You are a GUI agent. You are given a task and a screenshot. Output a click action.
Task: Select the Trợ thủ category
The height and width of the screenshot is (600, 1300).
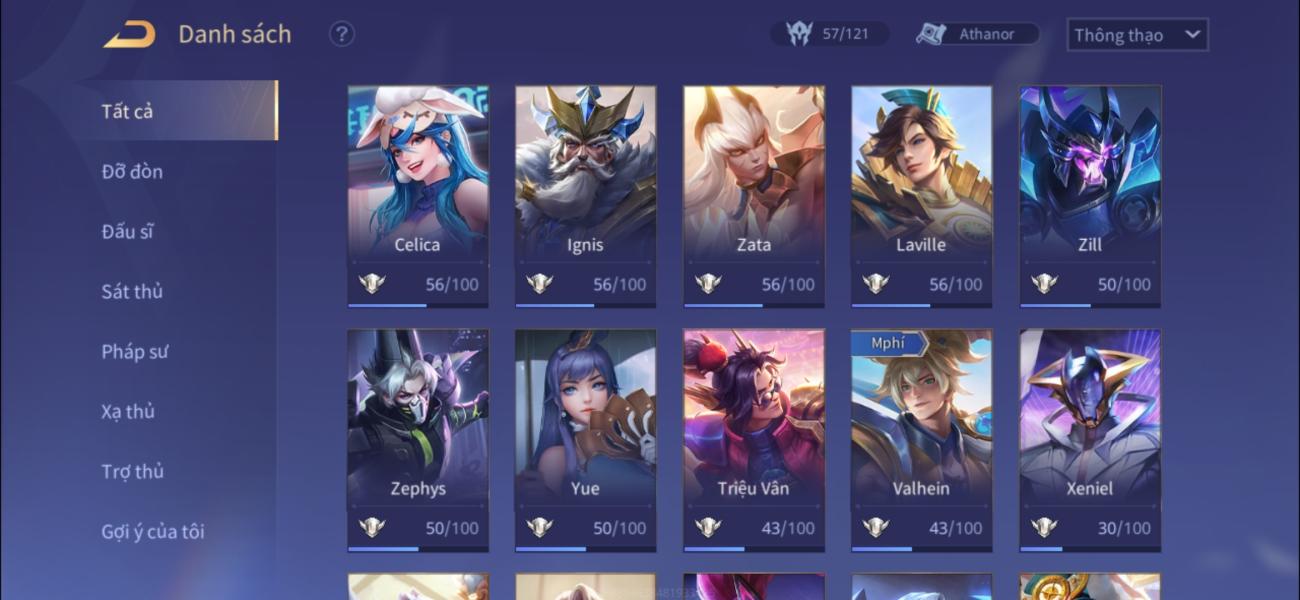[132, 471]
